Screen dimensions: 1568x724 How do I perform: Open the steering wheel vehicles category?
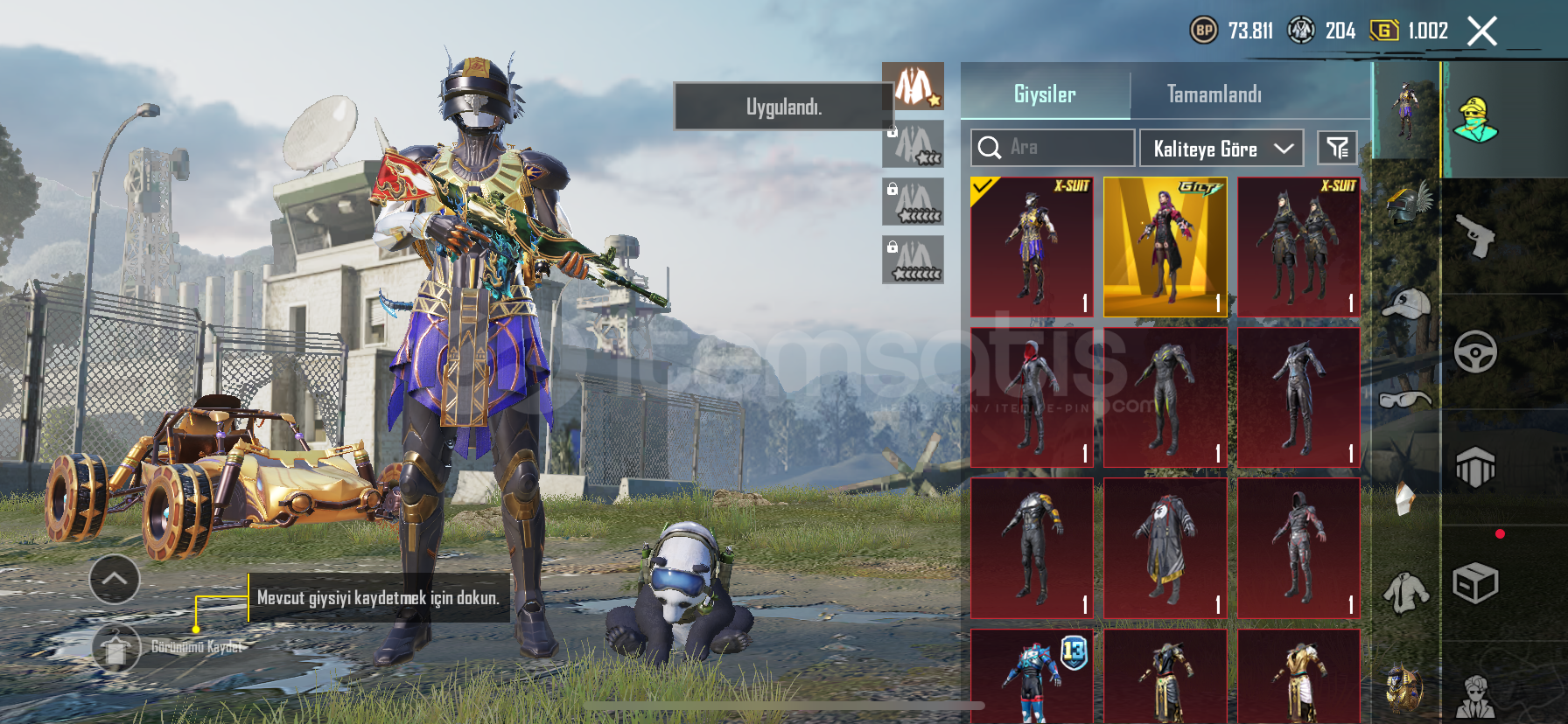point(1476,352)
